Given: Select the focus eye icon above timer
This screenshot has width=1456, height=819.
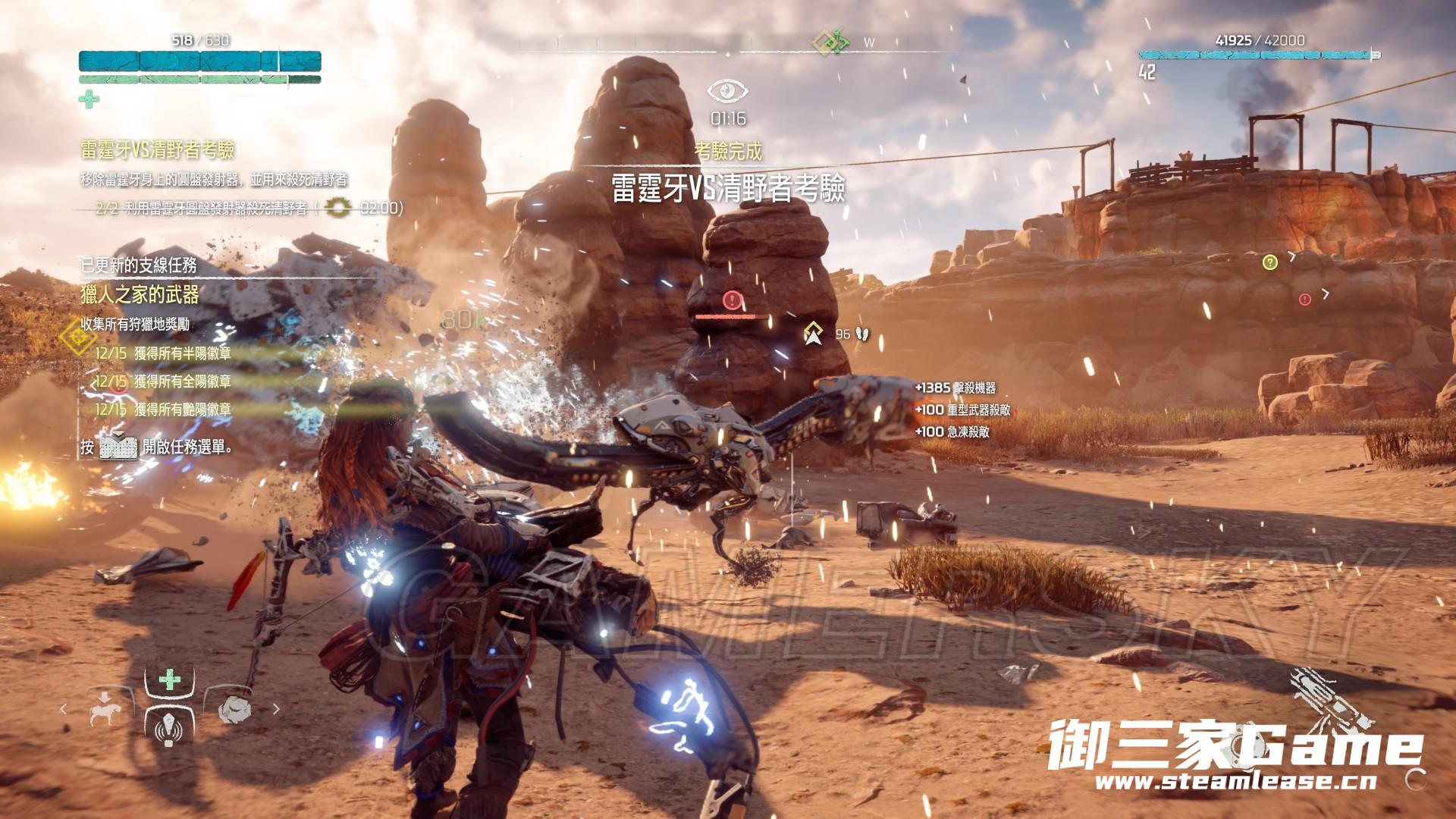Looking at the screenshot, I should tap(728, 92).
